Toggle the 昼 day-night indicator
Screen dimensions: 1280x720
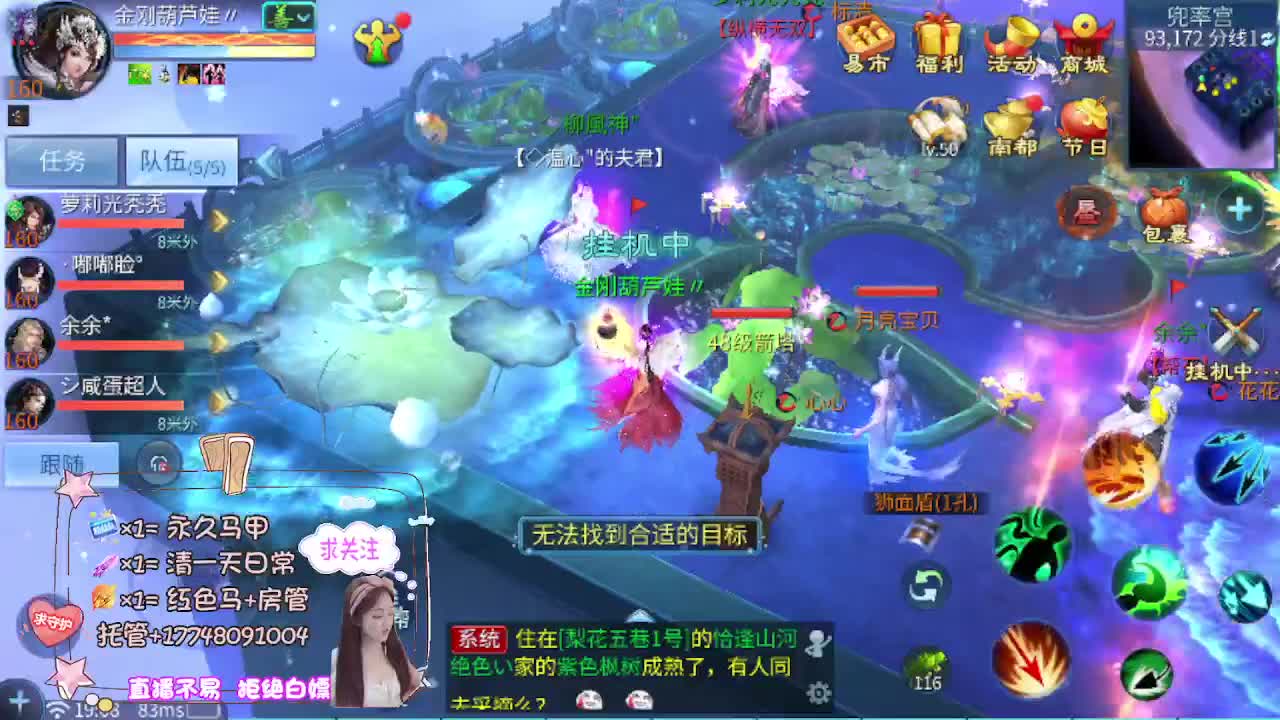pyautogui.click(x=1087, y=212)
